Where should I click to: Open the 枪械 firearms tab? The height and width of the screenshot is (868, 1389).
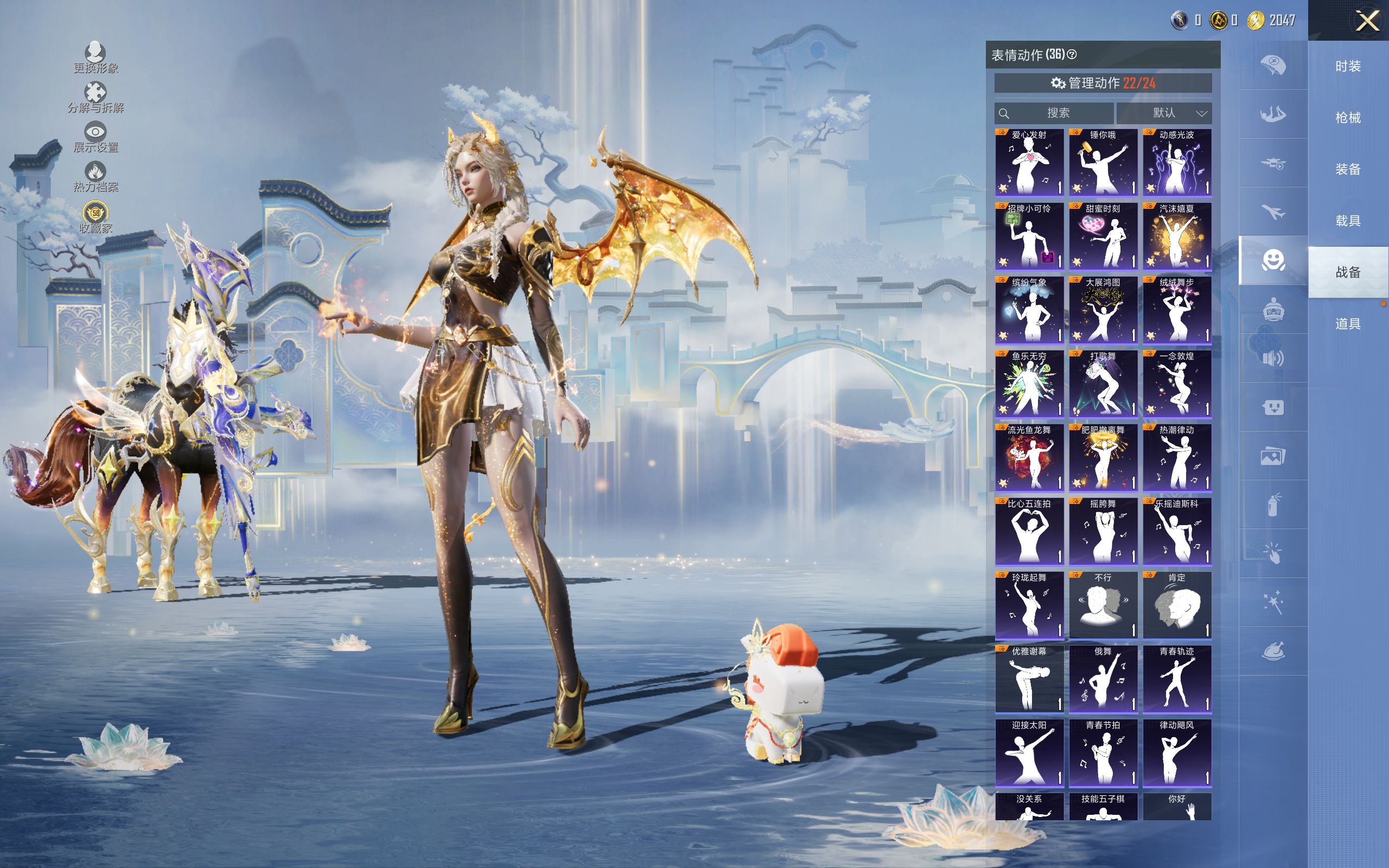tap(1348, 118)
